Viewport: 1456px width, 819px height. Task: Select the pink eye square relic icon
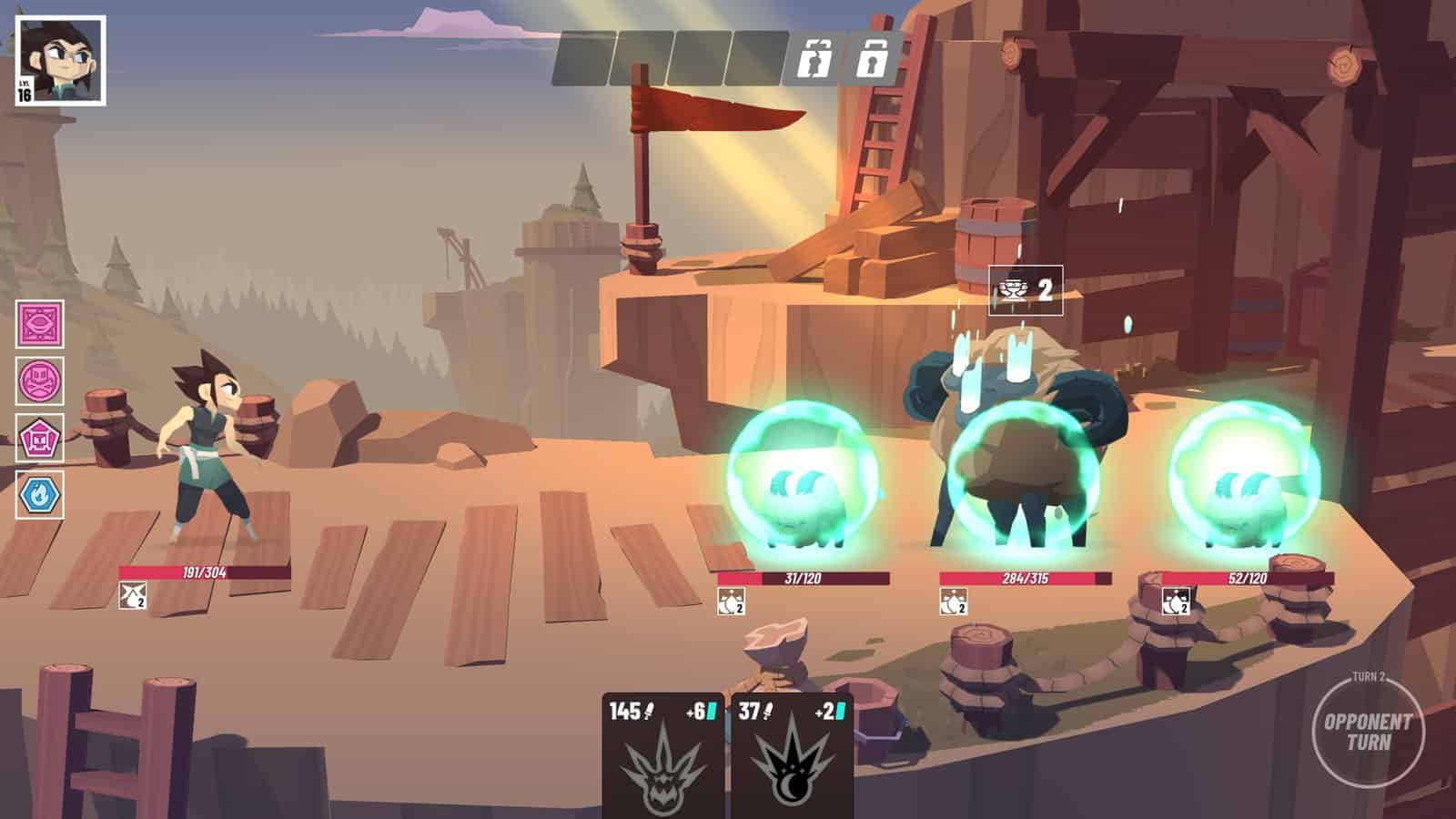[40, 325]
